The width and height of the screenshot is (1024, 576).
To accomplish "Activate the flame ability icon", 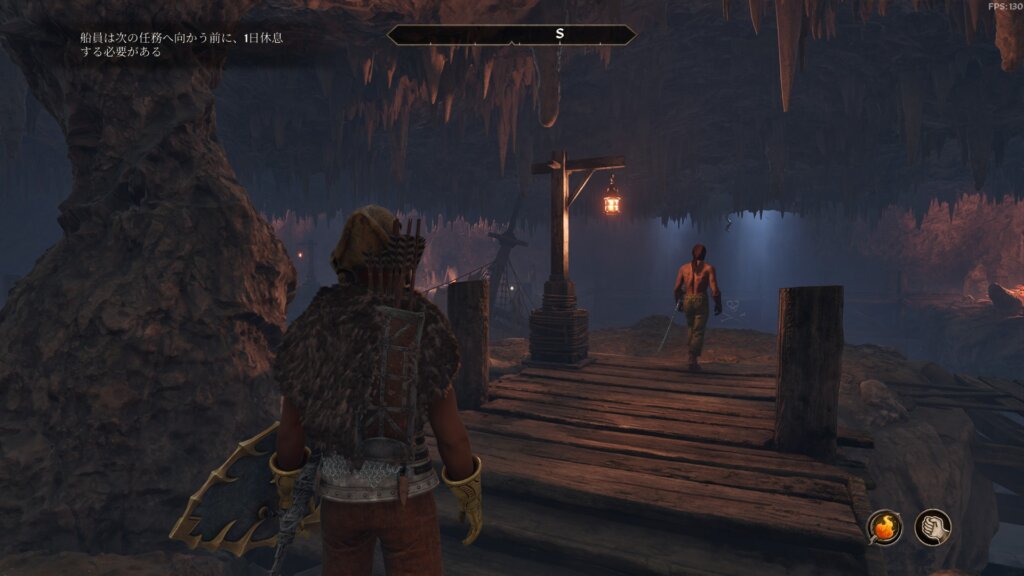I will [x=884, y=527].
